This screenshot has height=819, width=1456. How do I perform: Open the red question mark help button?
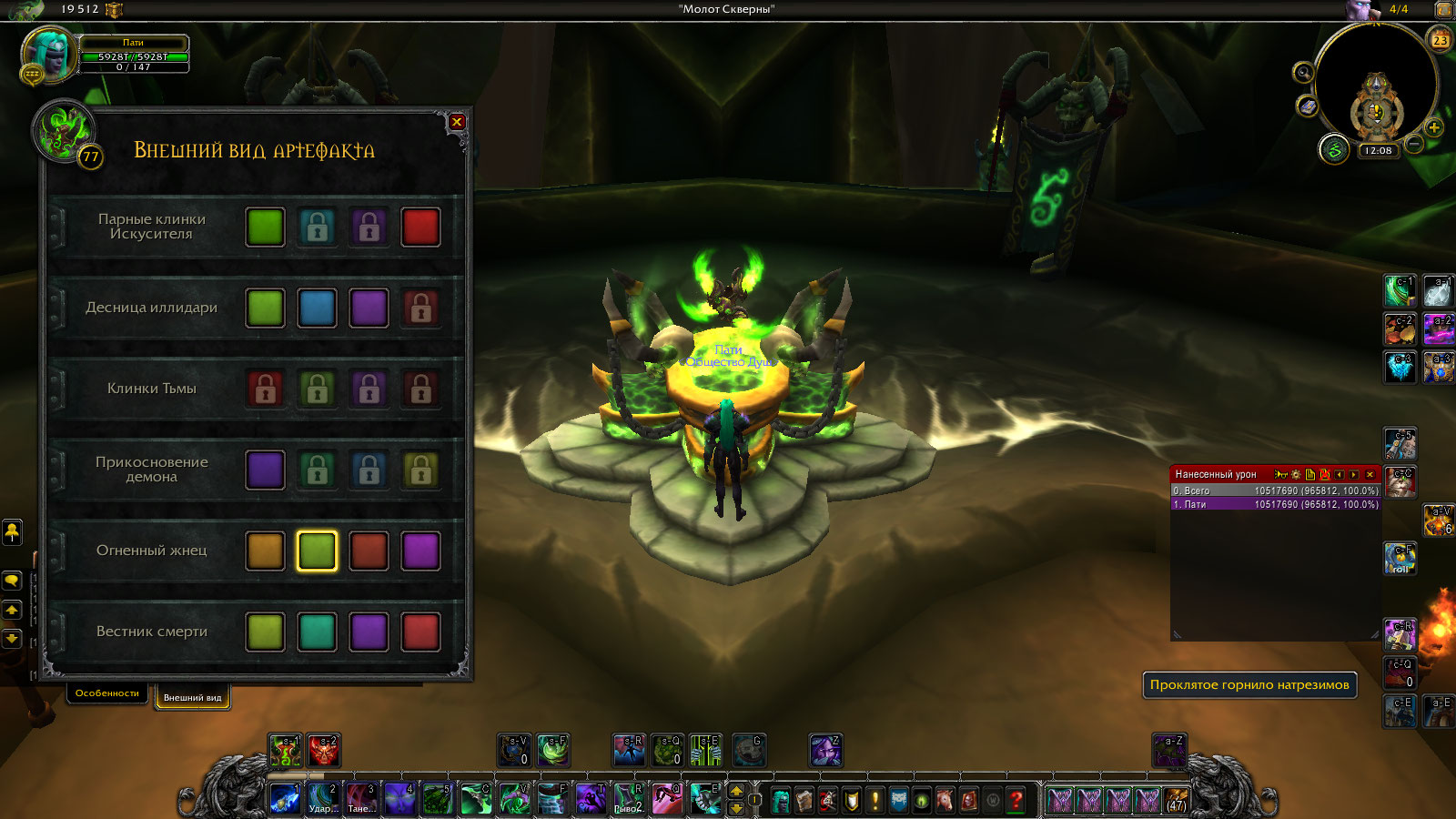pos(1016,801)
